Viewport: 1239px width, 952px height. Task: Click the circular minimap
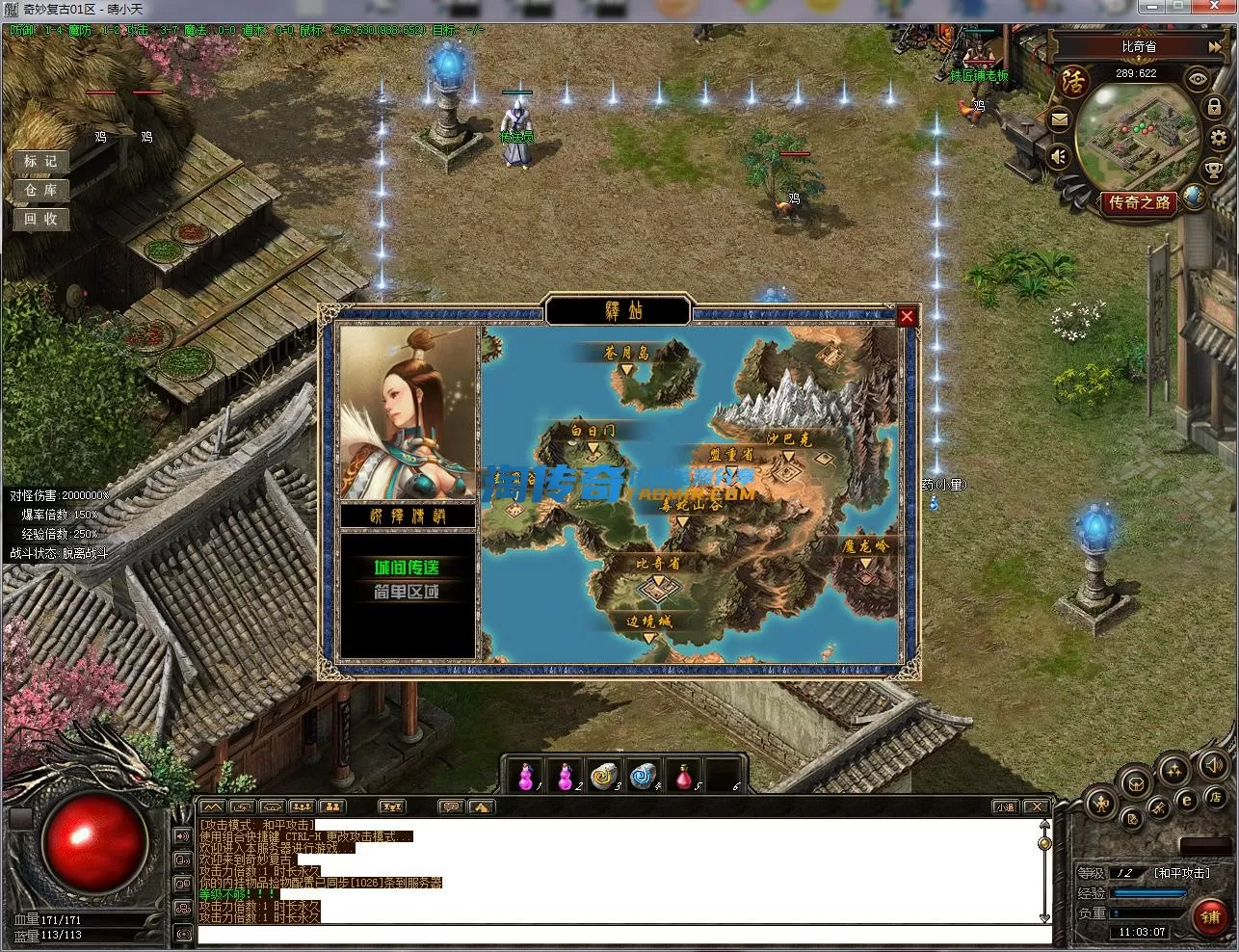pos(1137,138)
